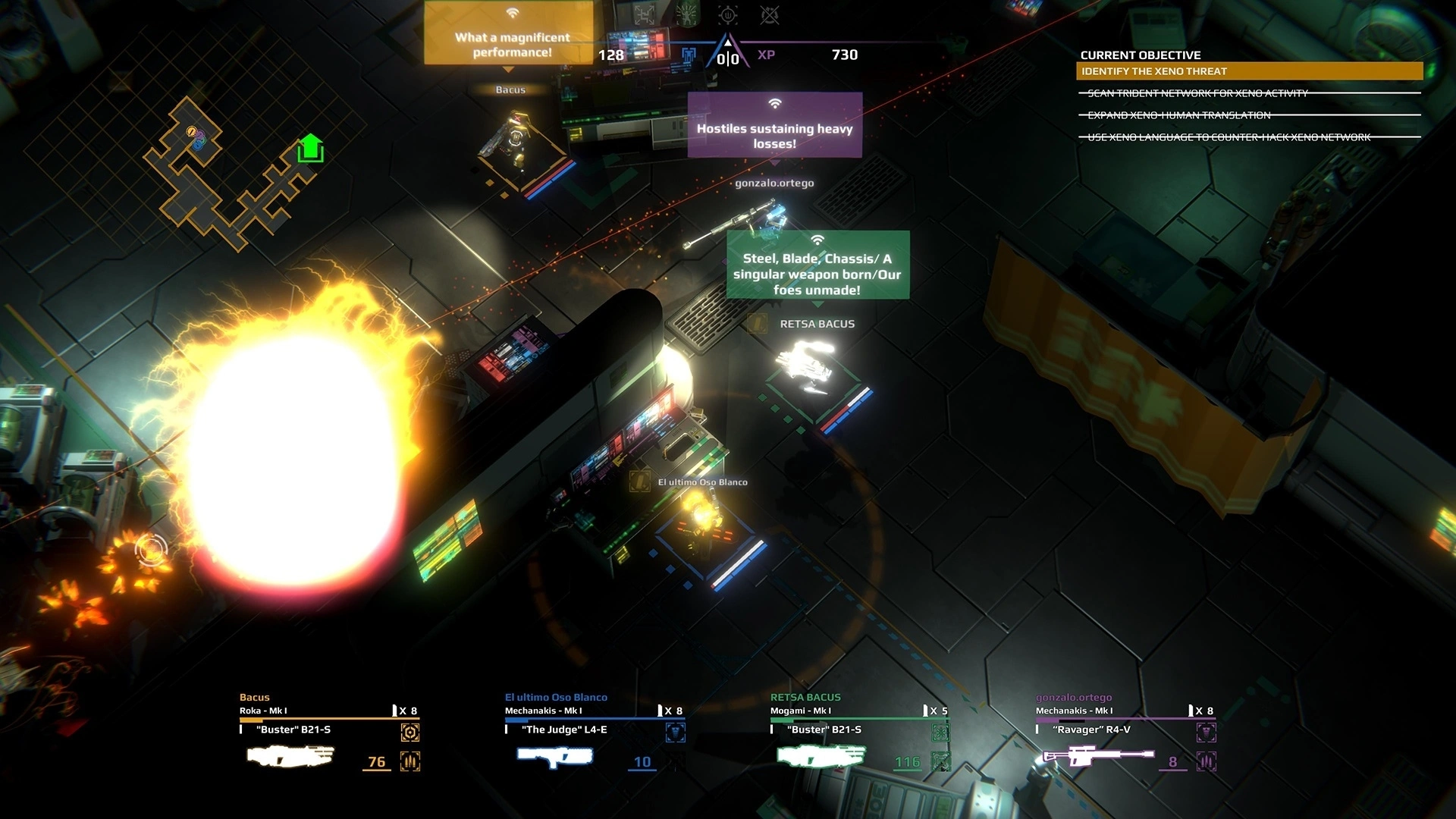
Task: Open the Identify the Xeno Threat objective
Action: tap(1249, 71)
